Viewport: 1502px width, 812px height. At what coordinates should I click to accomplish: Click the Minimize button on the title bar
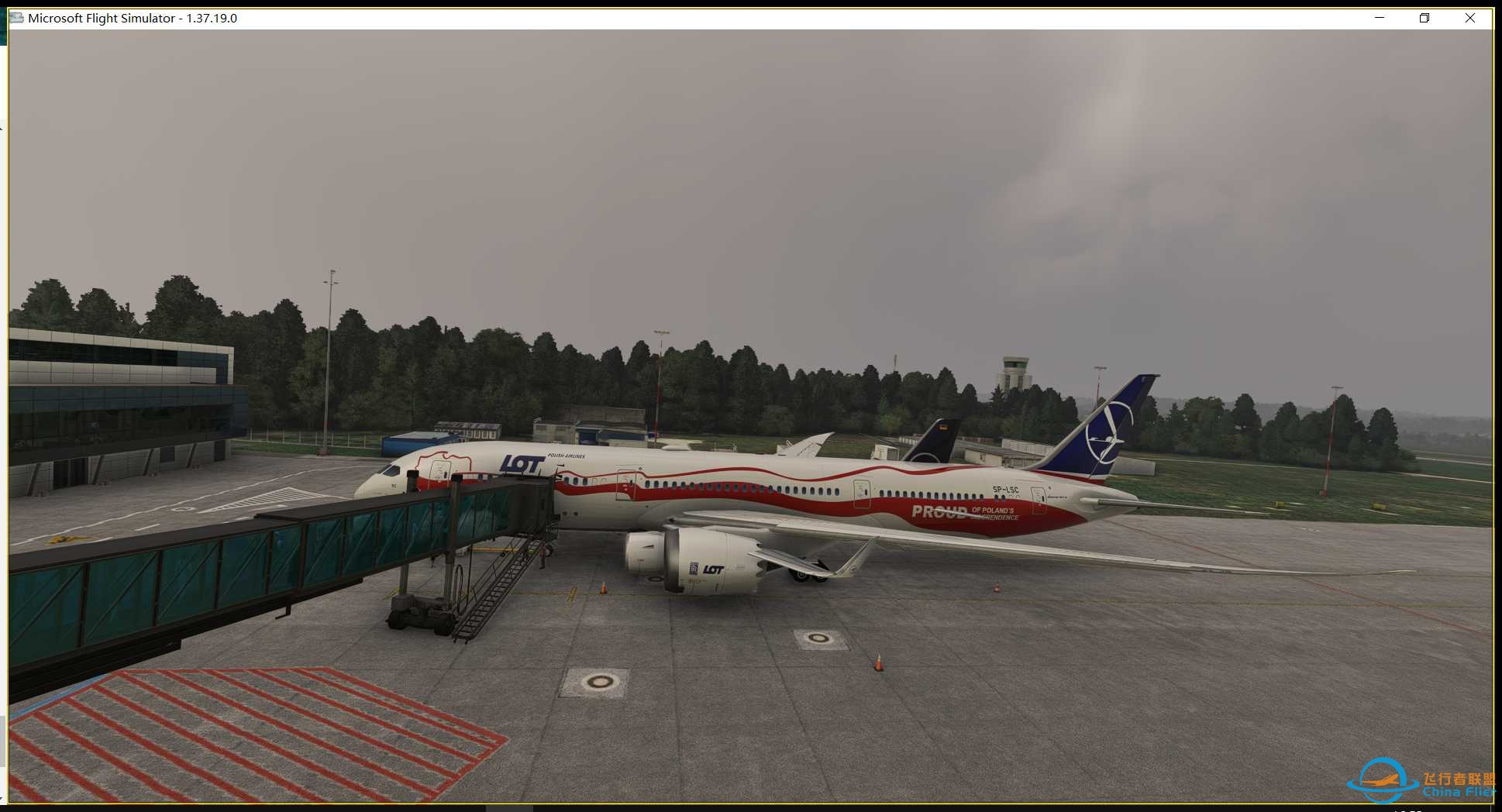tap(1378, 17)
